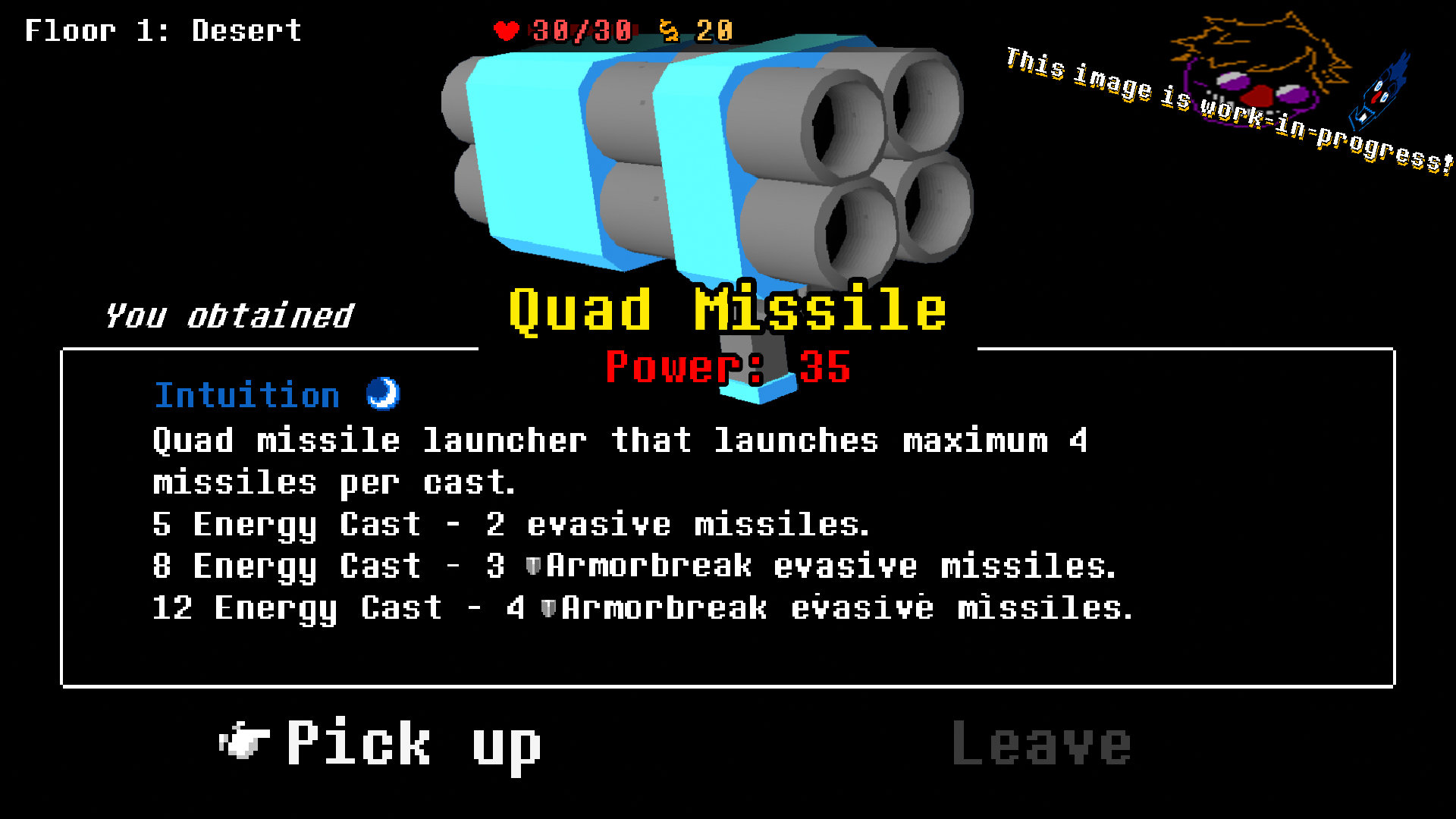Image resolution: width=1456 pixels, height=819 pixels.
Task: Select the gold coin currency icon
Action: (670, 32)
